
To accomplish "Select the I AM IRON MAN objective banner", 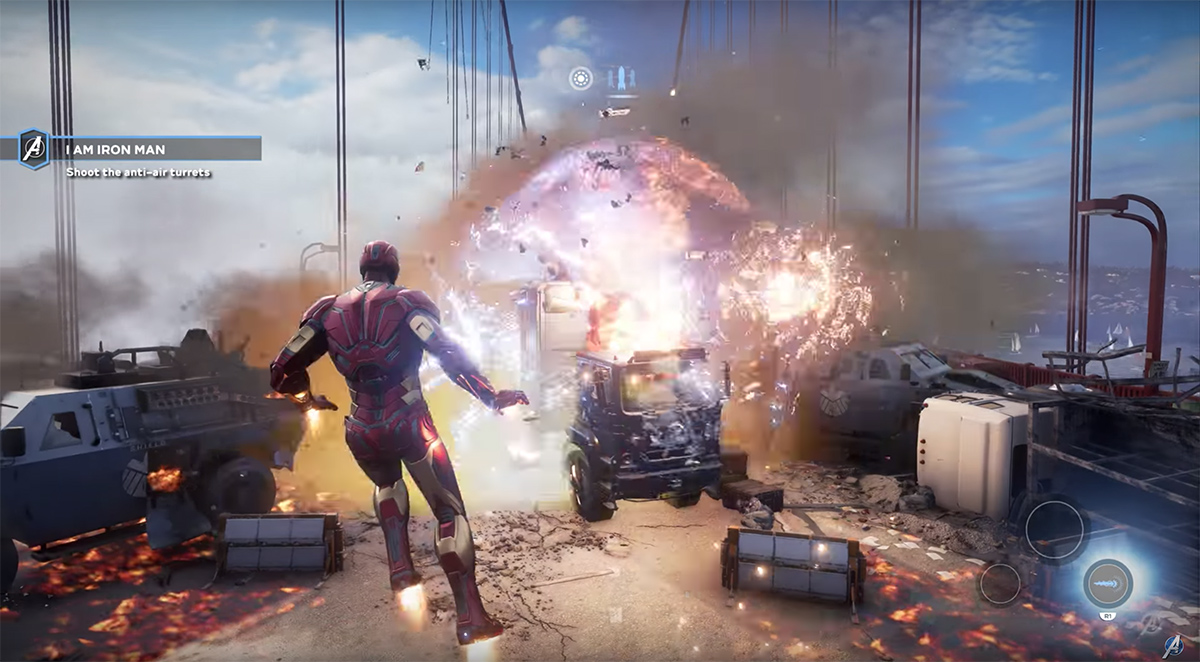I will pyautogui.click(x=160, y=149).
